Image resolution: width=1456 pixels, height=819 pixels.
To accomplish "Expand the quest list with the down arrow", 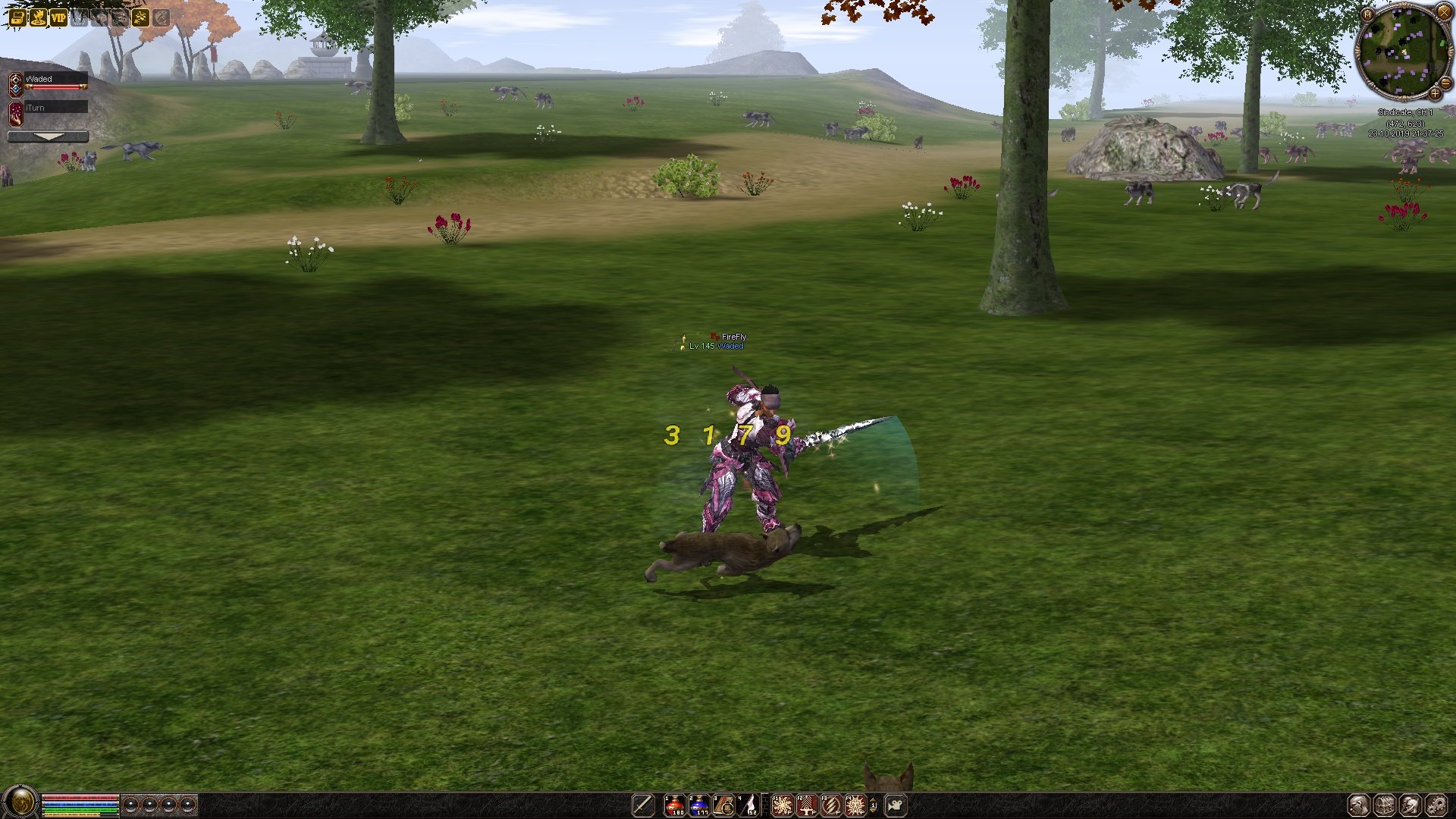I will [x=48, y=136].
